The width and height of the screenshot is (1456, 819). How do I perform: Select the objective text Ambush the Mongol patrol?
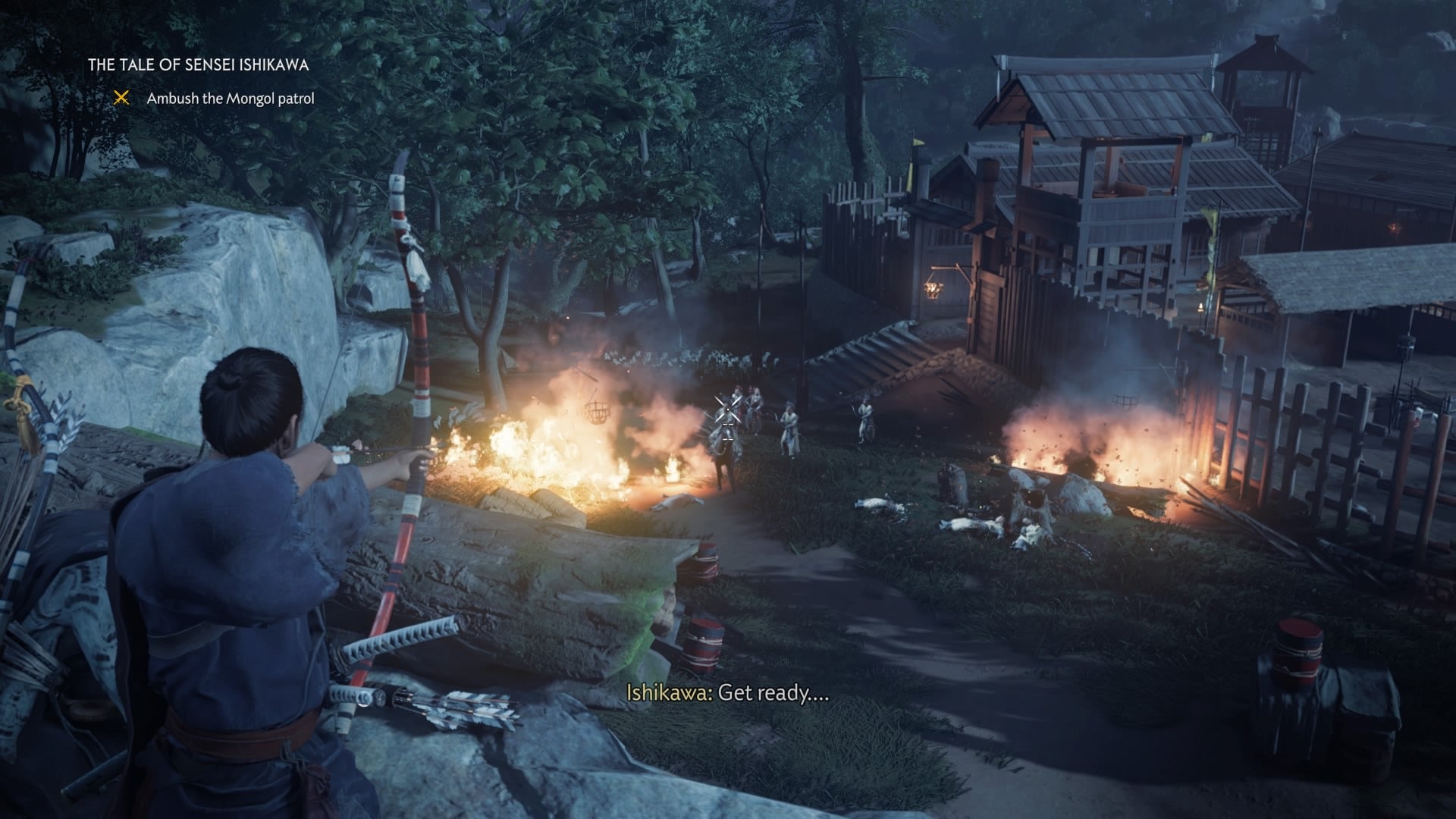coord(234,99)
